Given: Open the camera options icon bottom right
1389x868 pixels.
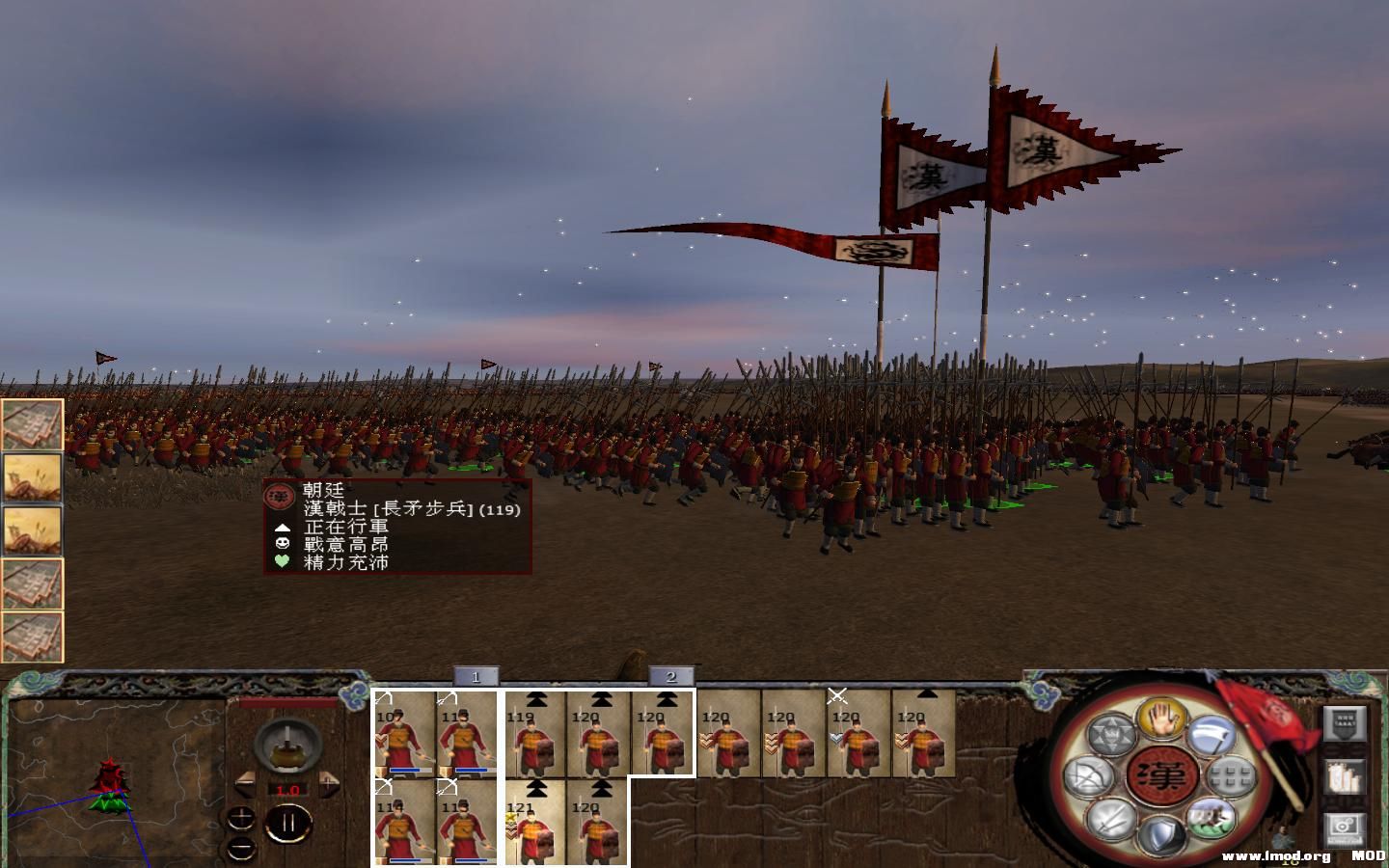Looking at the screenshot, I should [1345, 827].
